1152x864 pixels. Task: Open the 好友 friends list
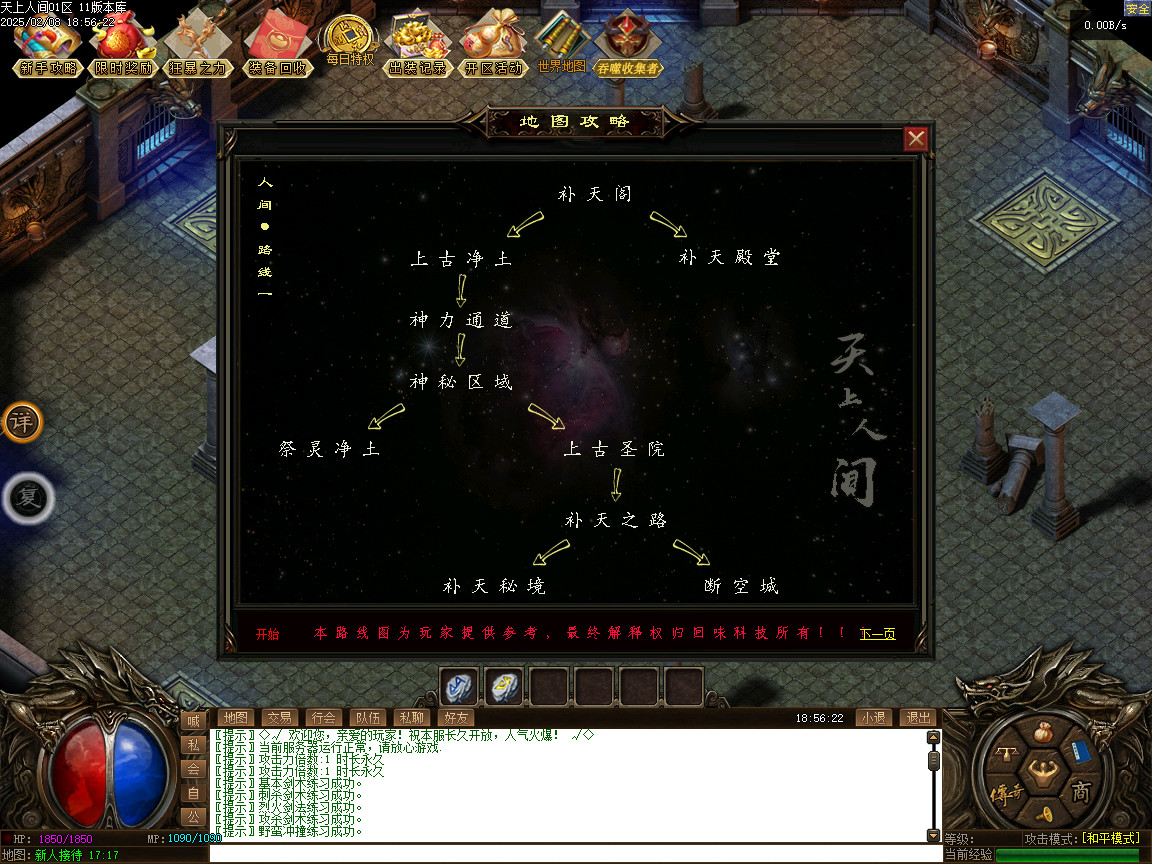click(455, 717)
